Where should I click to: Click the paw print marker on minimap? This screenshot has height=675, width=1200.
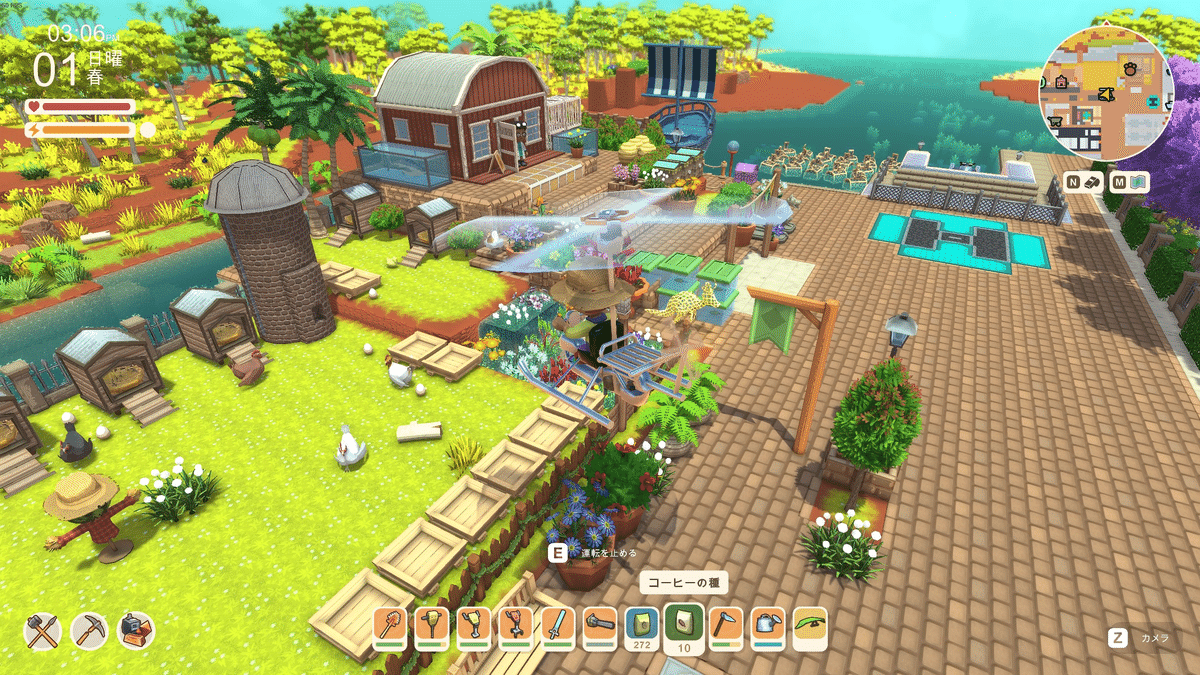pyautogui.click(x=1128, y=69)
